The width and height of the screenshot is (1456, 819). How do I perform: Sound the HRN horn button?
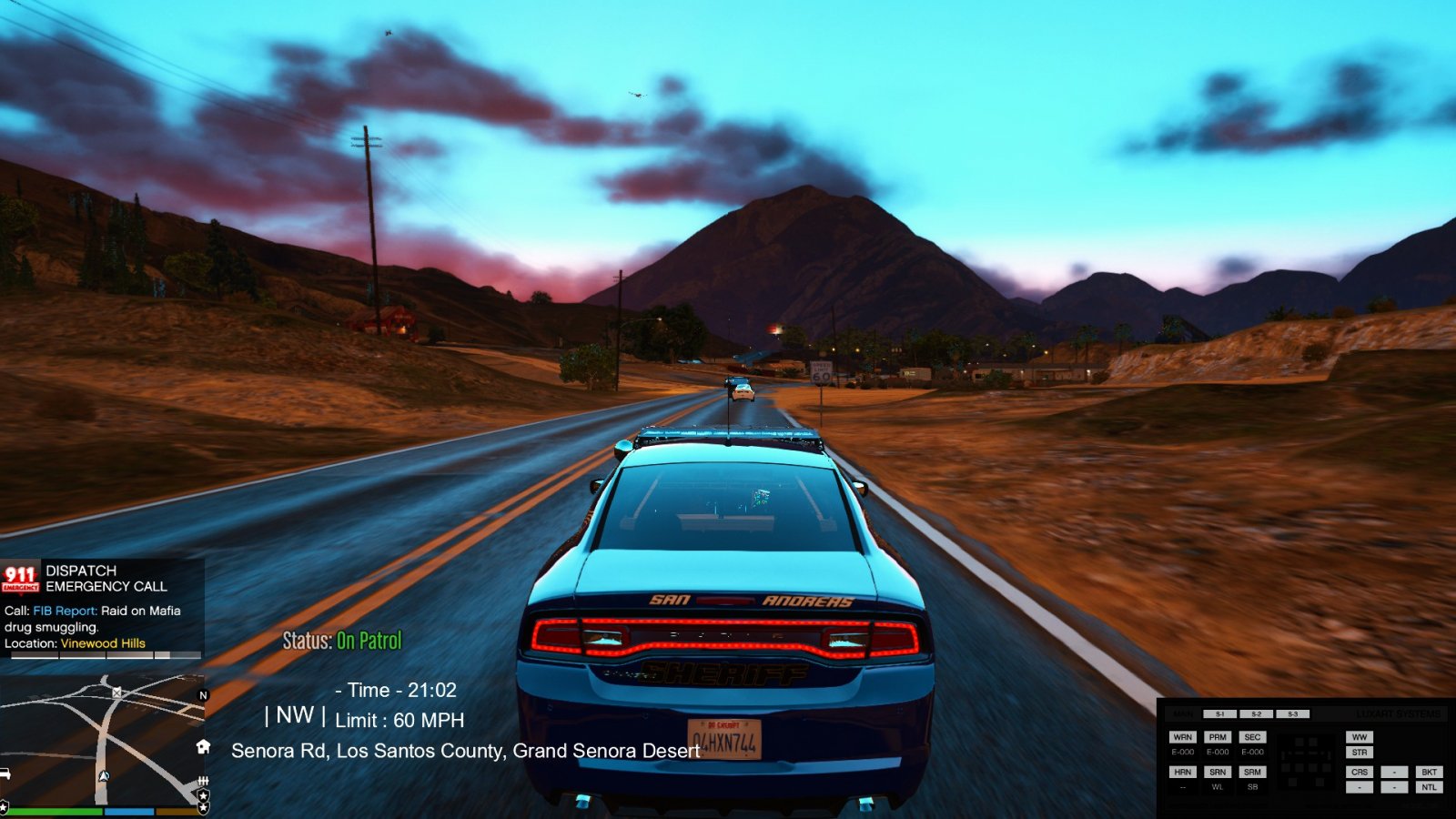pos(1182,772)
